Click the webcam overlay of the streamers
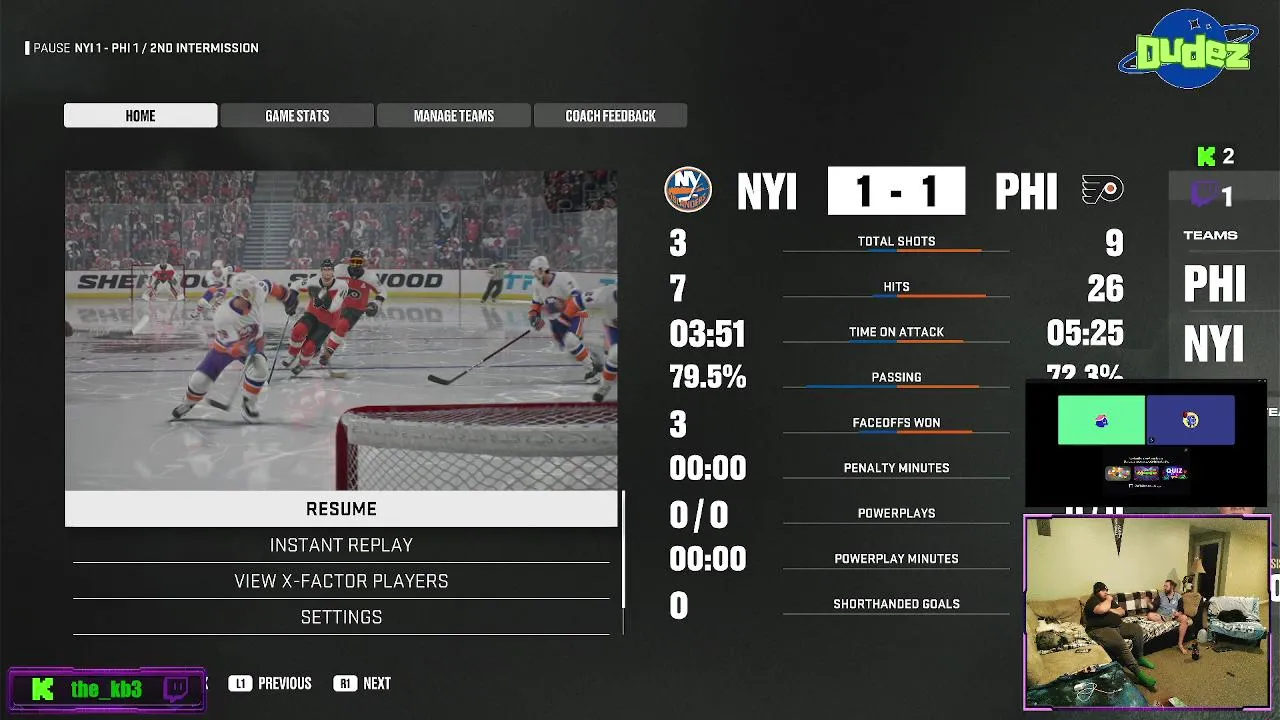 1146,612
